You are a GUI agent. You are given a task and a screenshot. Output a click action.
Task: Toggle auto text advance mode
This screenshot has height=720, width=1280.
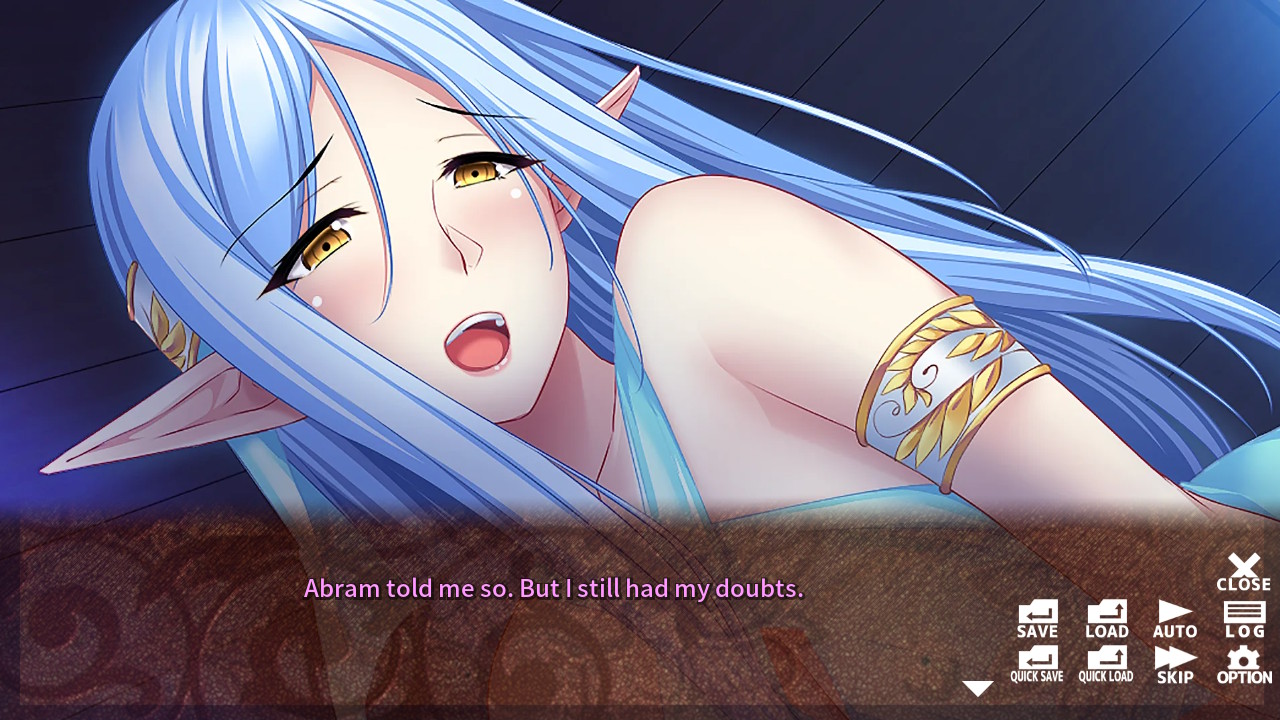1174,615
